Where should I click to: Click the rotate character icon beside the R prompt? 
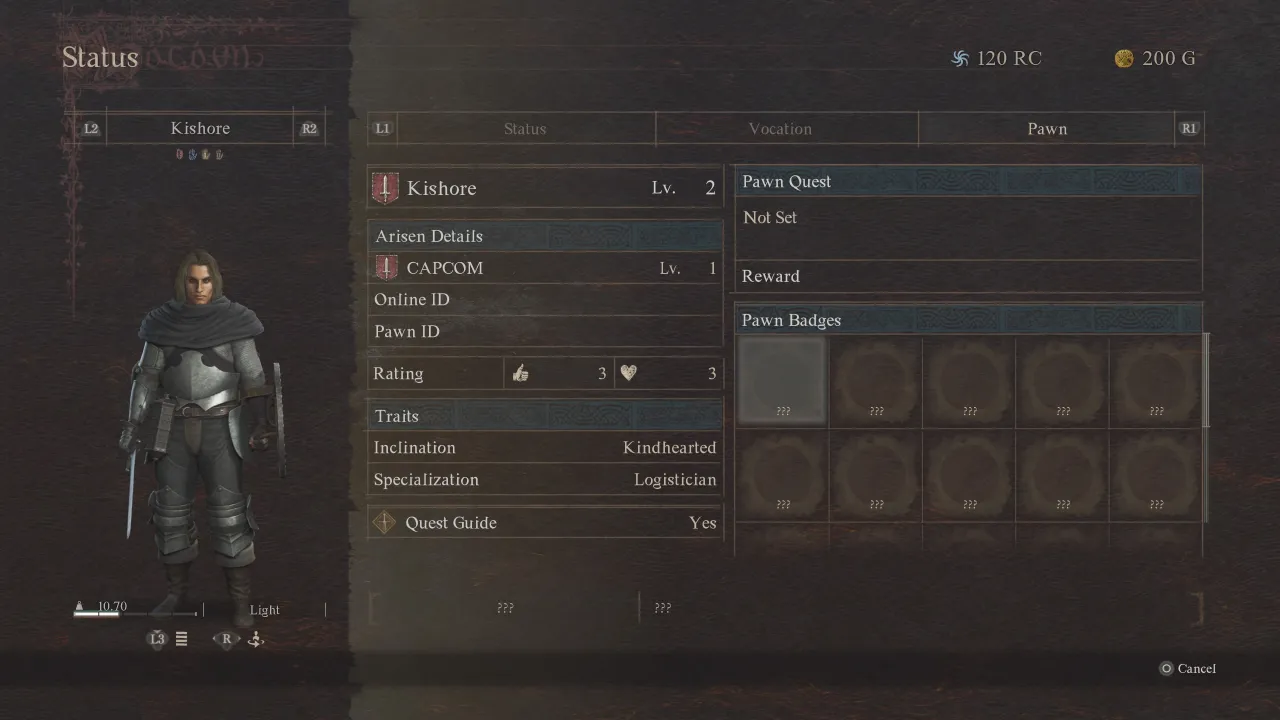click(x=255, y=639)
